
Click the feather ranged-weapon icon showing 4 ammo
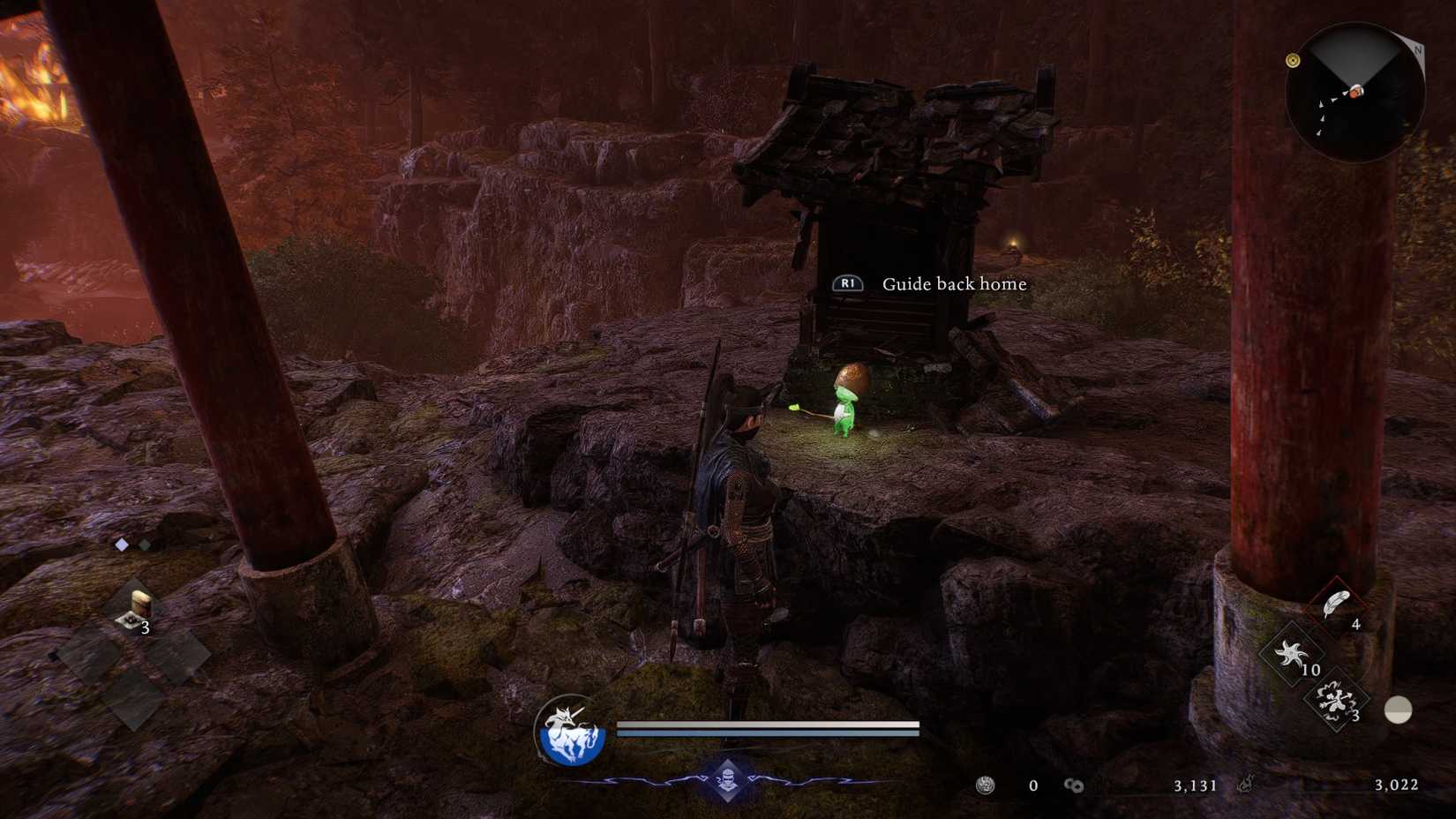click(x=1336, y=605)
